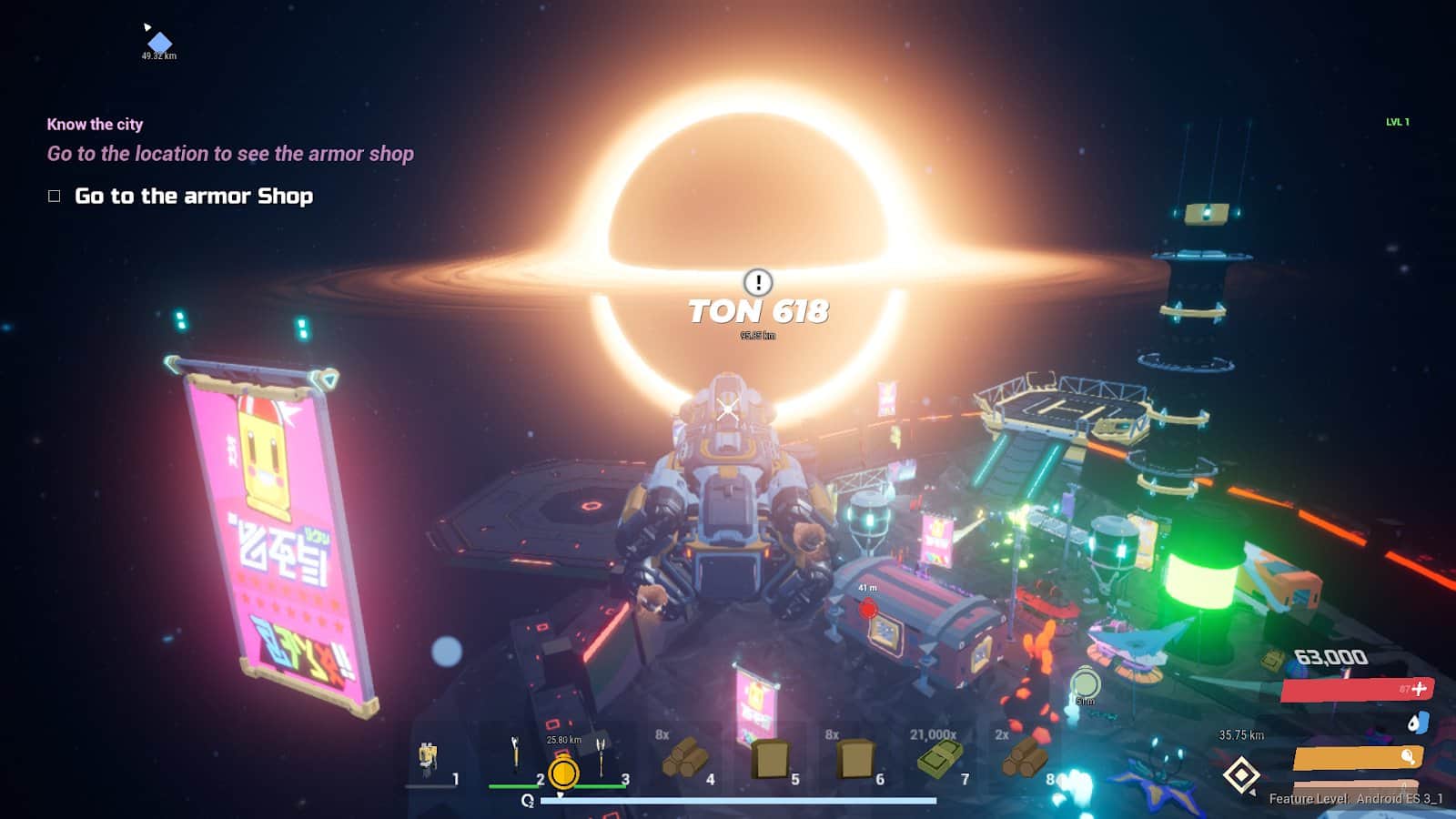1456x819 pixels.
Task: Click the health plus icon on the red bar
Action: pyautogui.click(x=1420, y=690)
